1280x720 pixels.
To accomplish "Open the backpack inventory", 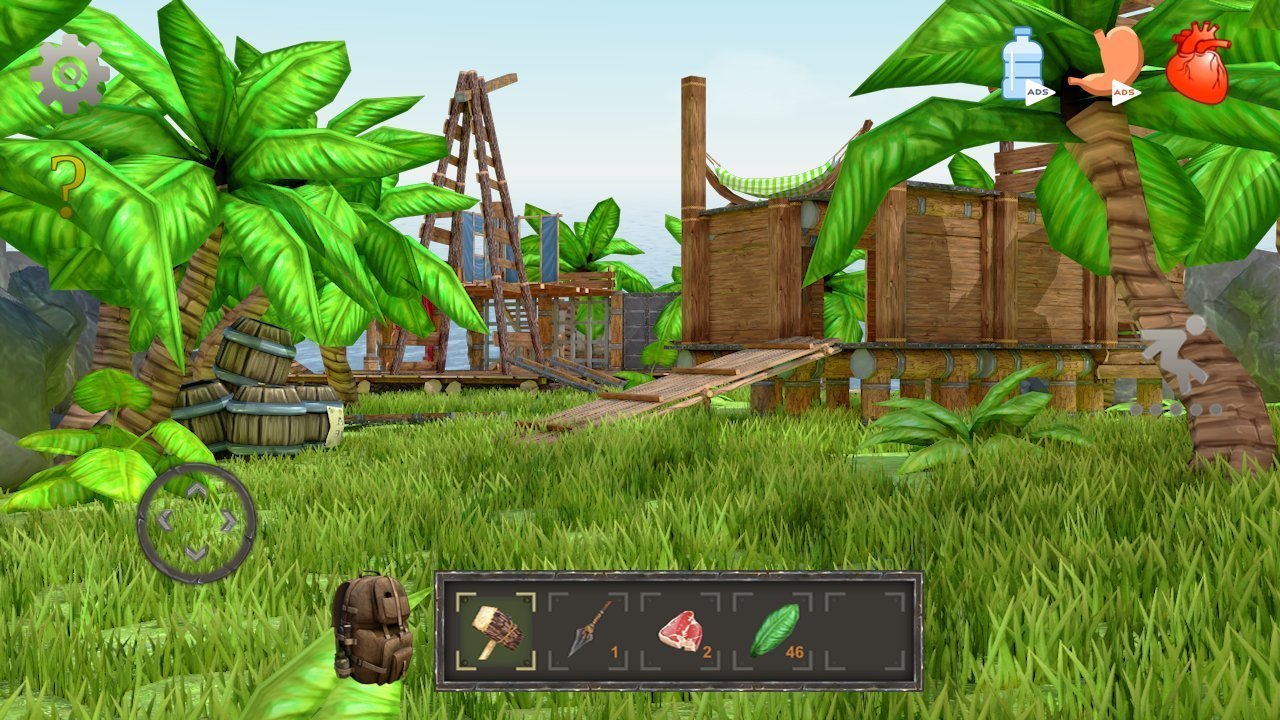I will 372,629.
